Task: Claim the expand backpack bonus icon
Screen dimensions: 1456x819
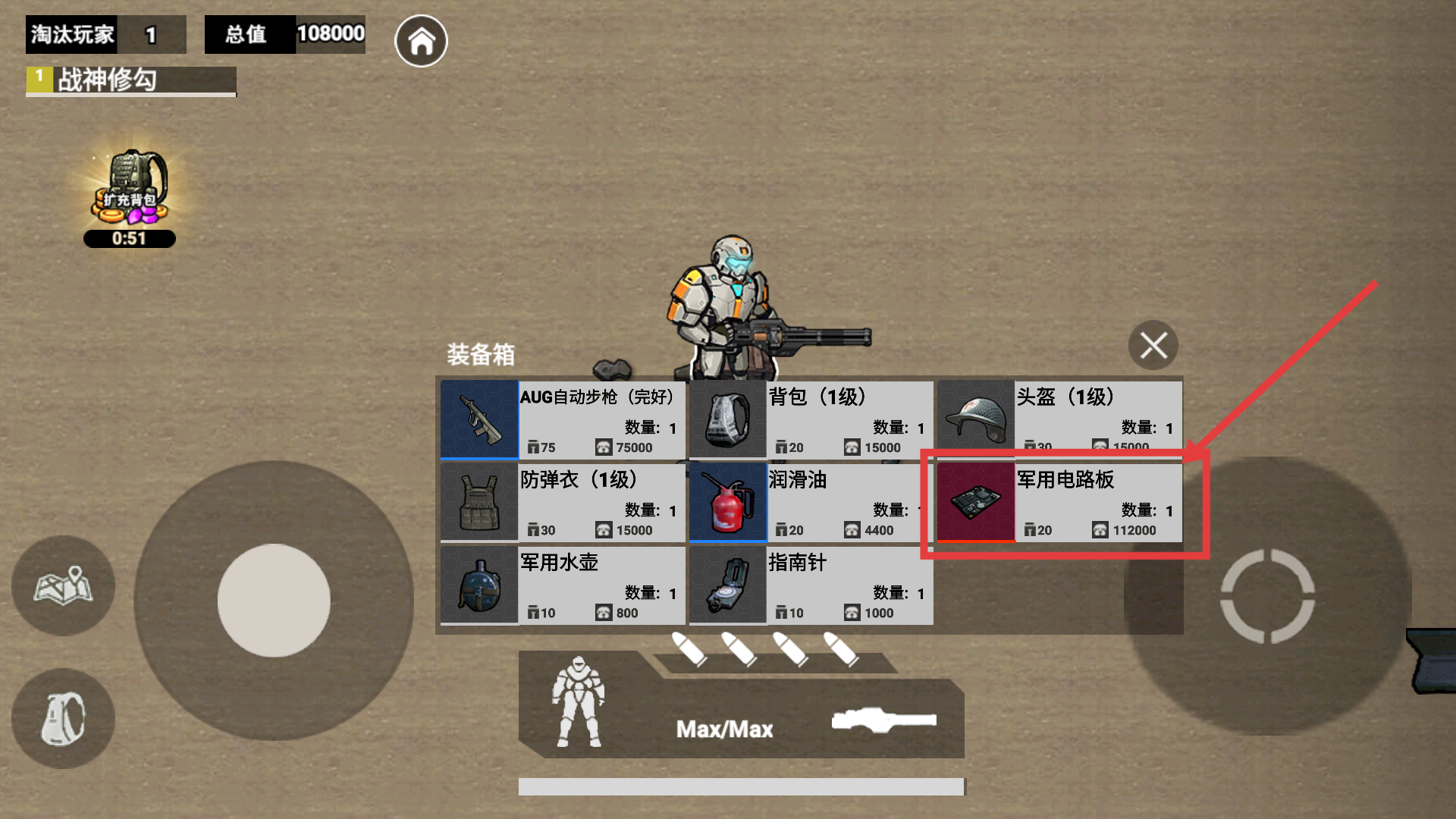Action: click(130, 191)
